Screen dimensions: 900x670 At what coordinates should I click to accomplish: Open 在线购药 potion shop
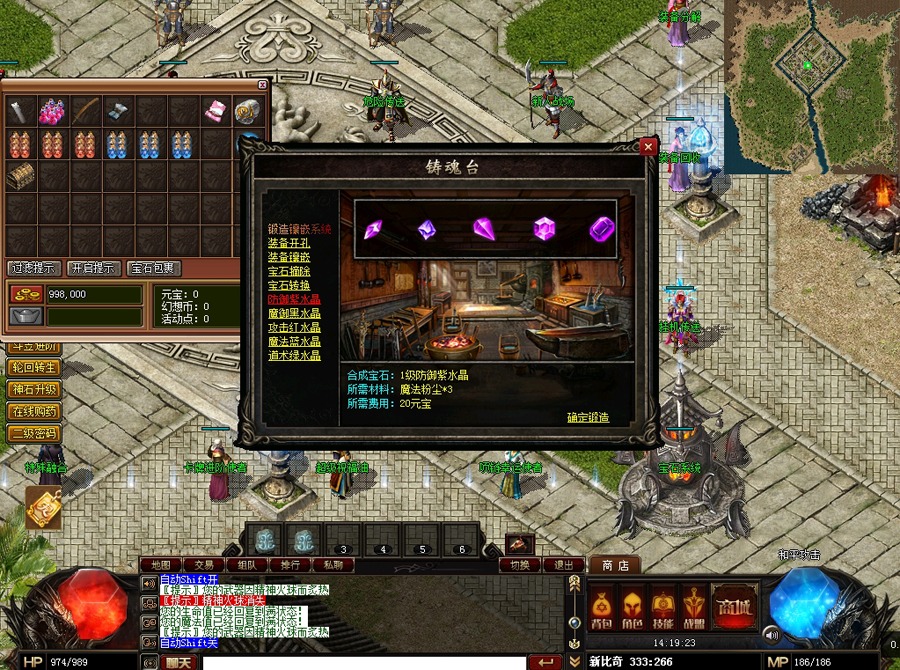coord(35,411)
